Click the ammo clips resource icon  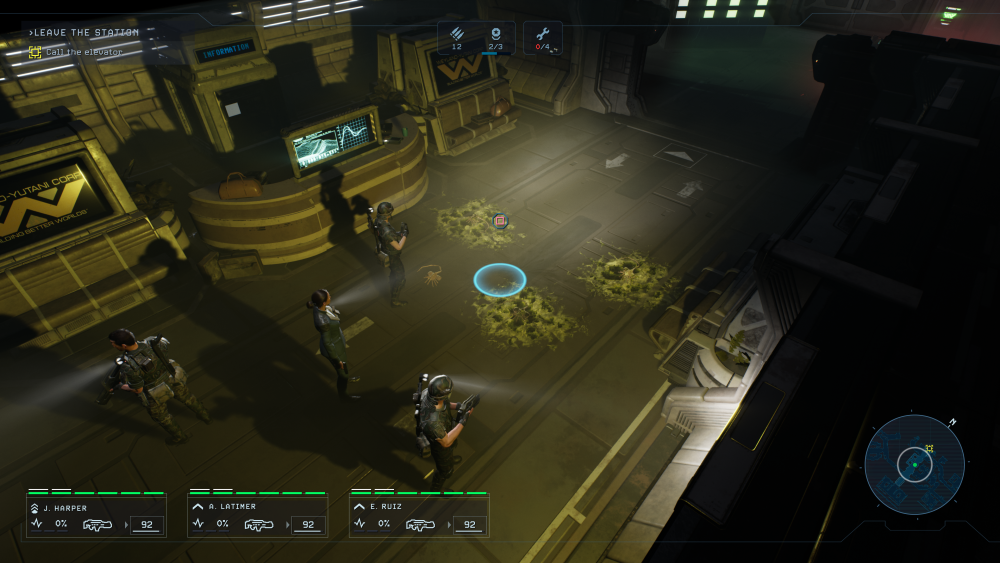pyautogui.click(x=457, y=33)
